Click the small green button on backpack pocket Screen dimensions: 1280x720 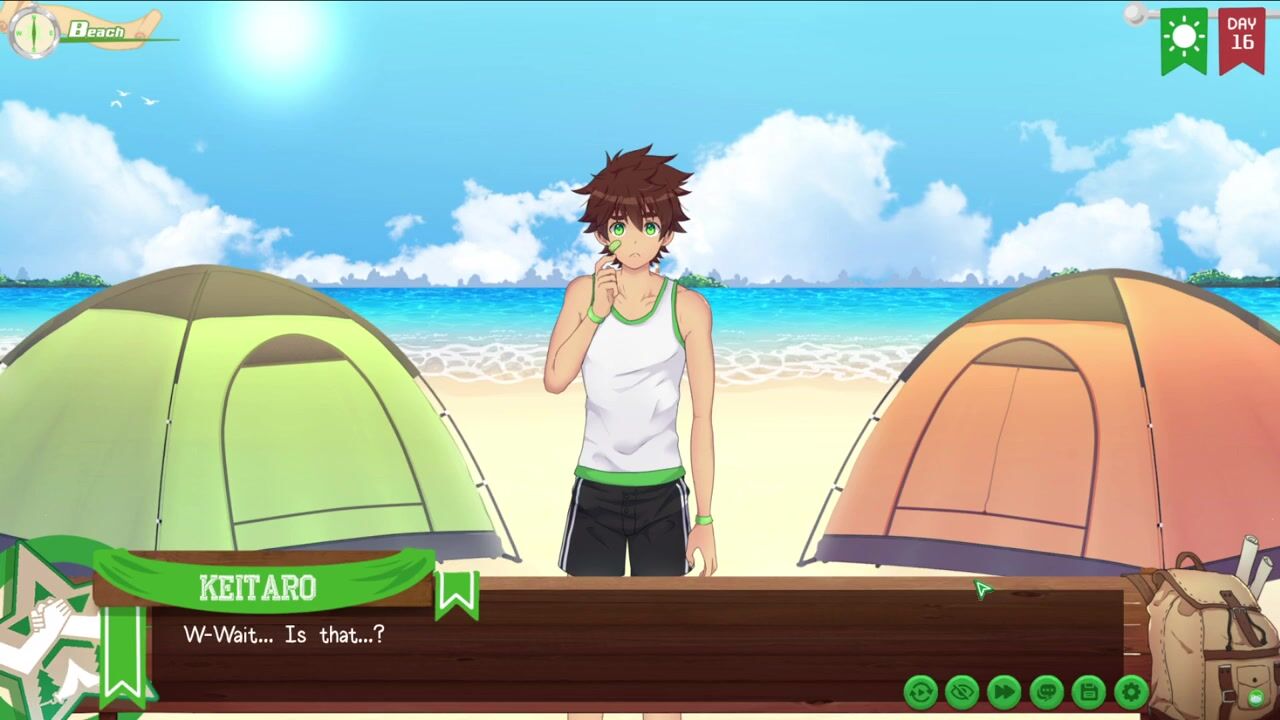[1254, 697]
